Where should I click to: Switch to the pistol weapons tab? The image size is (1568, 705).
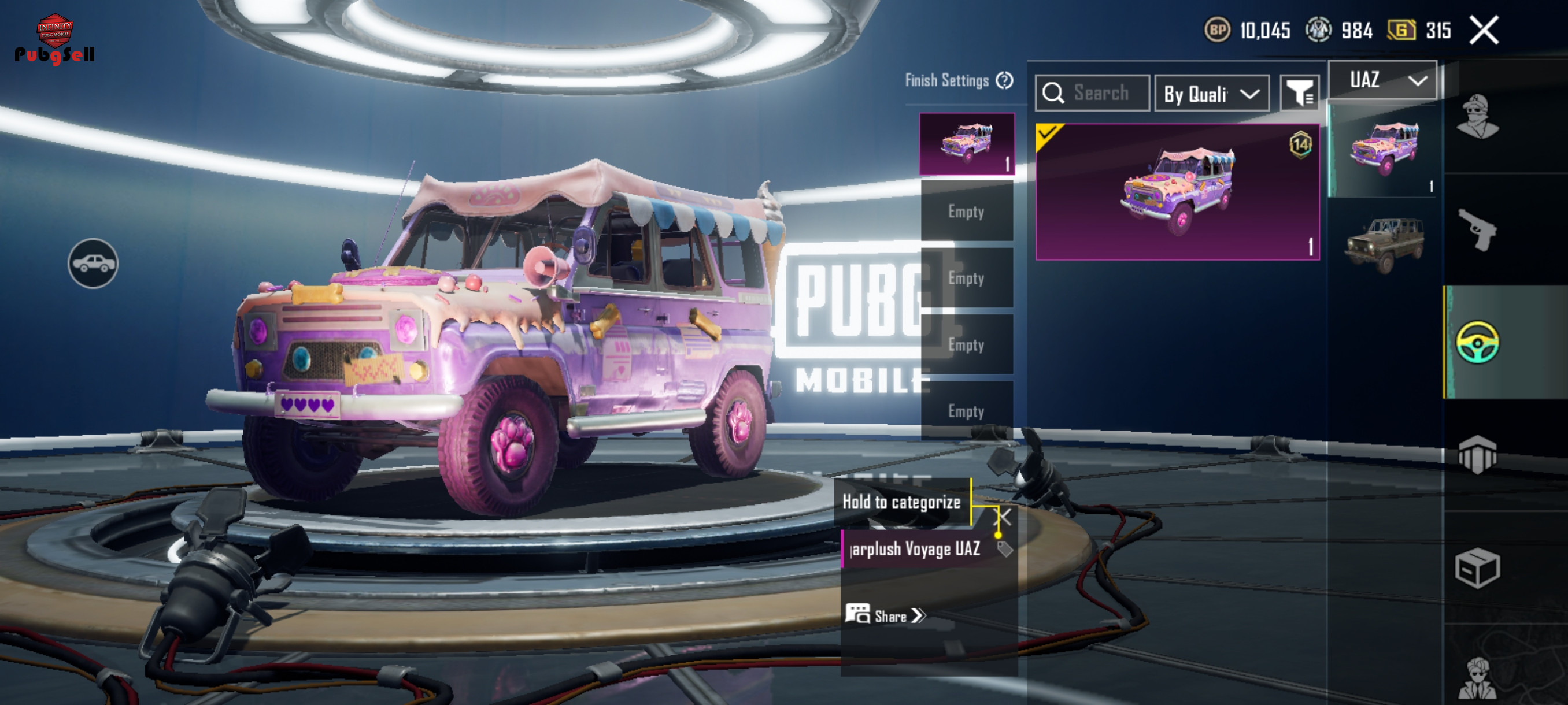click(x=1477, y=229)
